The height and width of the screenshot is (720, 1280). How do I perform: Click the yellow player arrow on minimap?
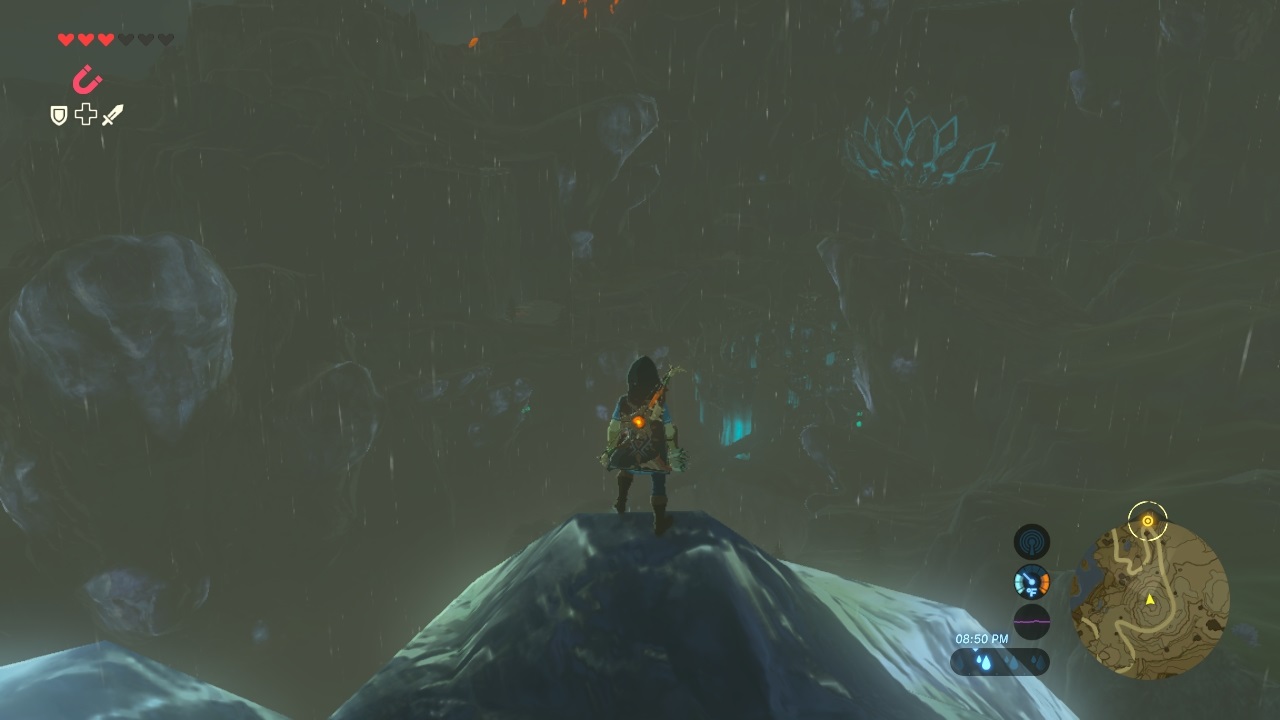pyautogui.click(x=1150, y=599)
